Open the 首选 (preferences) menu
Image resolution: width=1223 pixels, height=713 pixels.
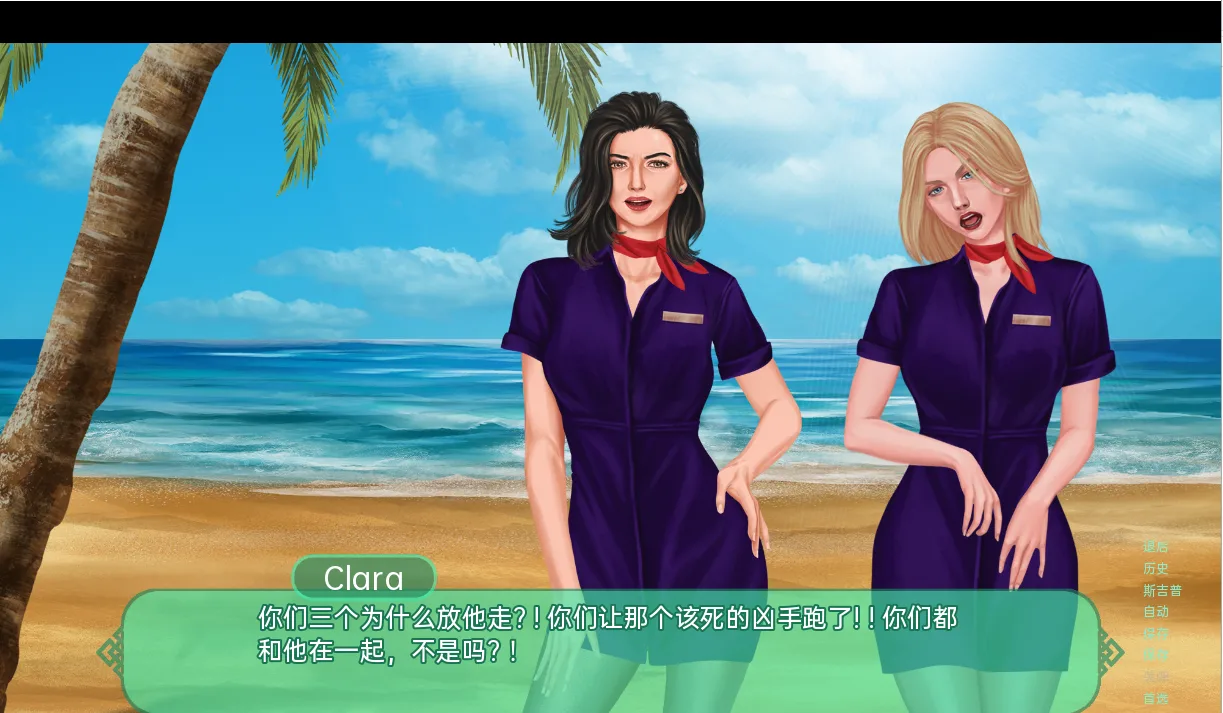[1155, 698]
